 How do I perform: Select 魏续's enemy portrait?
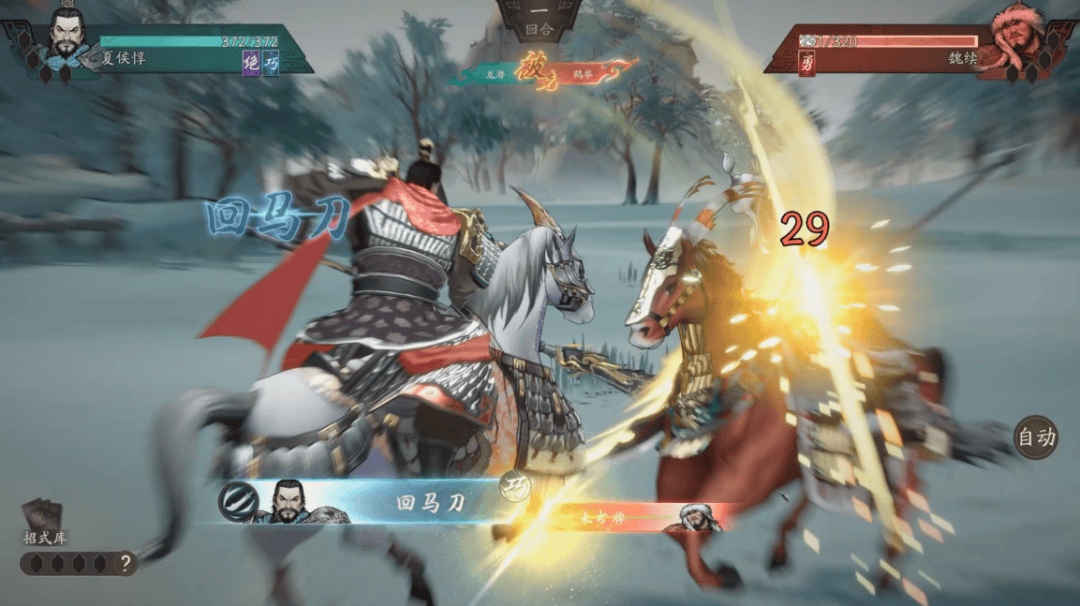click(1015, 38)
